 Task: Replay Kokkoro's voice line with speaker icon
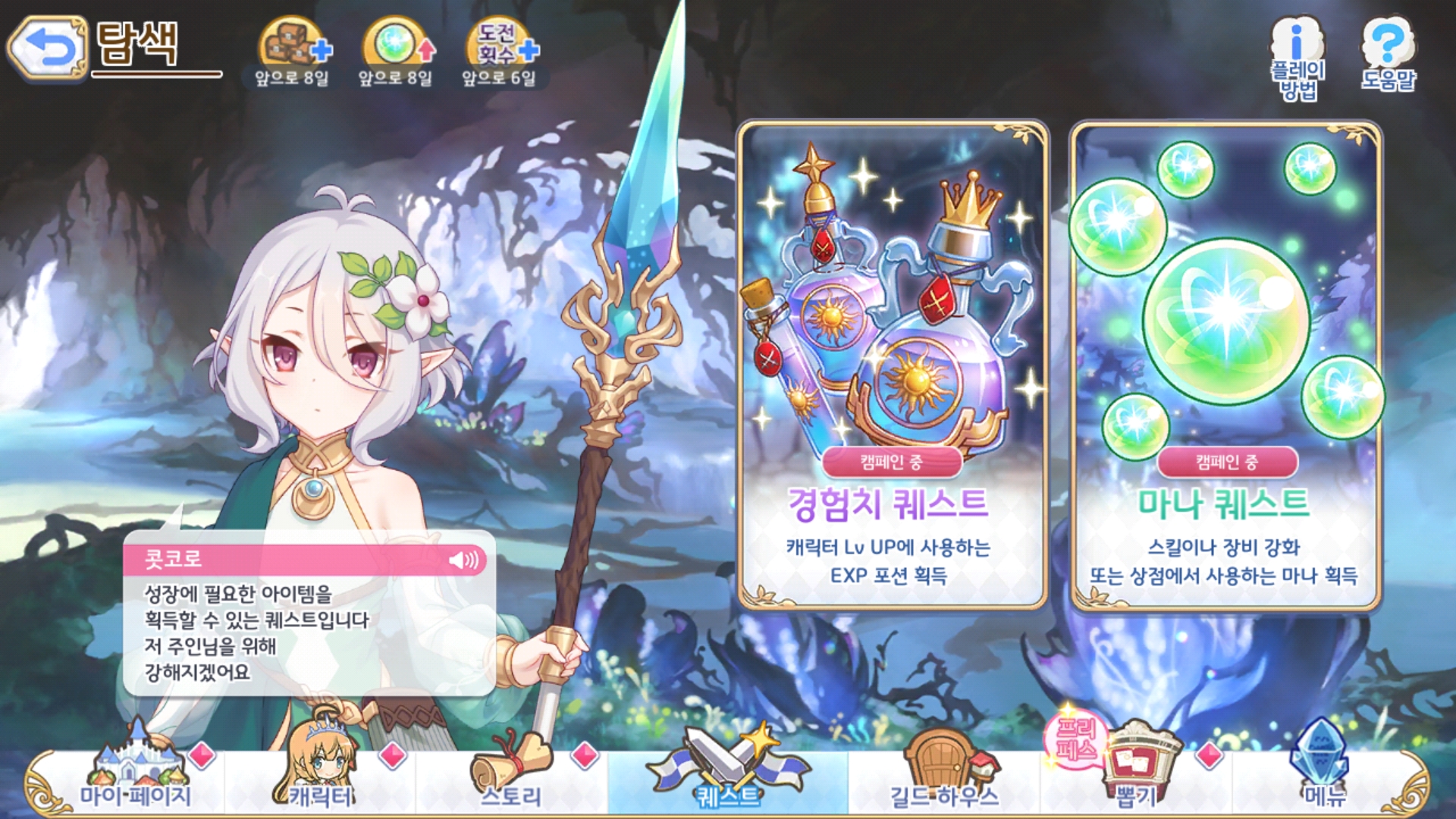[463, 560]
